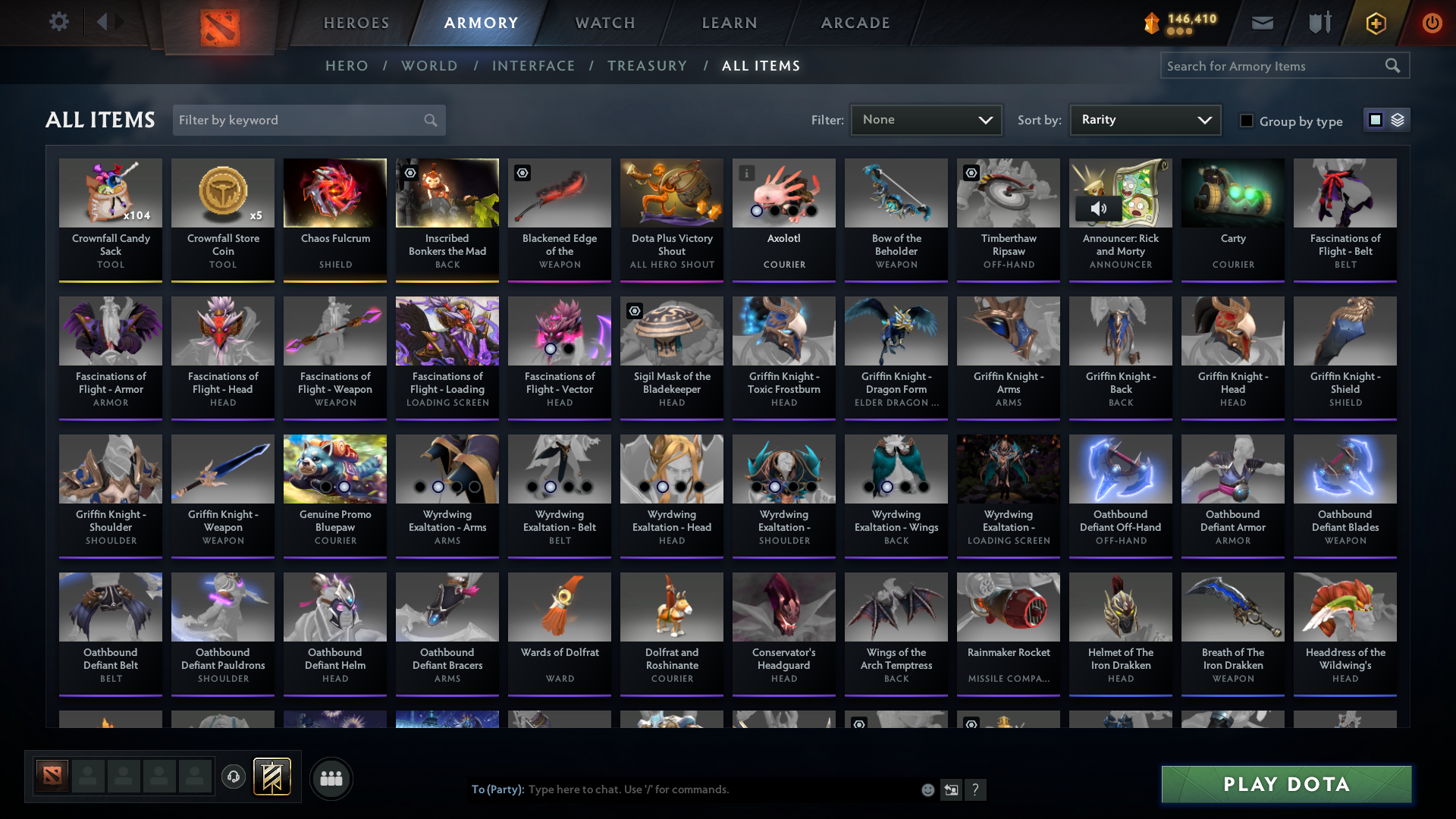Open the TREASURY section

(648, 66)
